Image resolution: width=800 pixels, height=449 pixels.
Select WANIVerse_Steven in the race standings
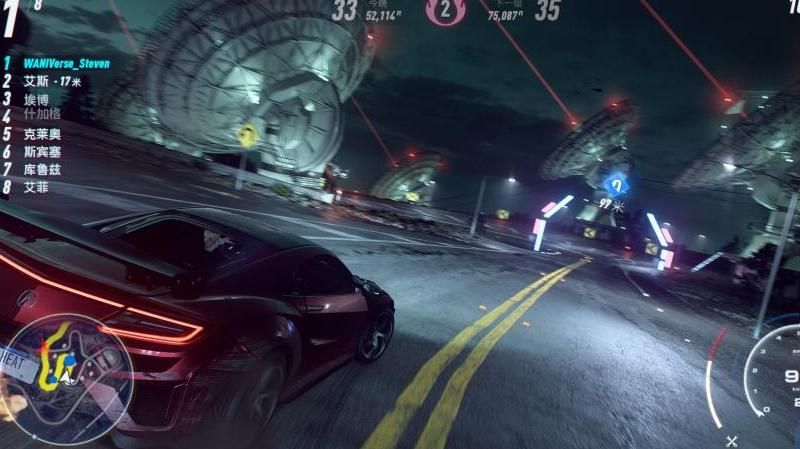point(66,63)
